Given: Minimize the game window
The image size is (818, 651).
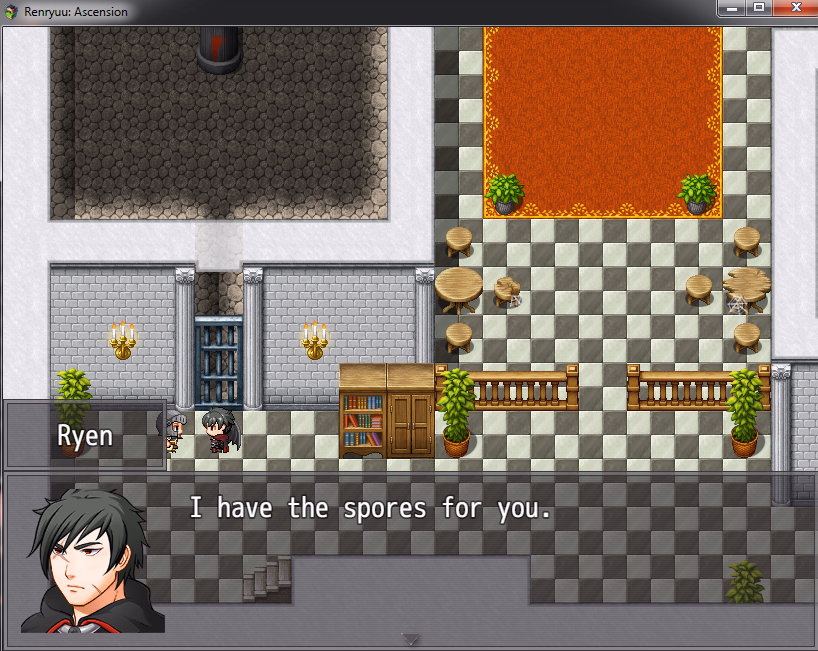Looking at the screenshot, I should tap(732, 8).
